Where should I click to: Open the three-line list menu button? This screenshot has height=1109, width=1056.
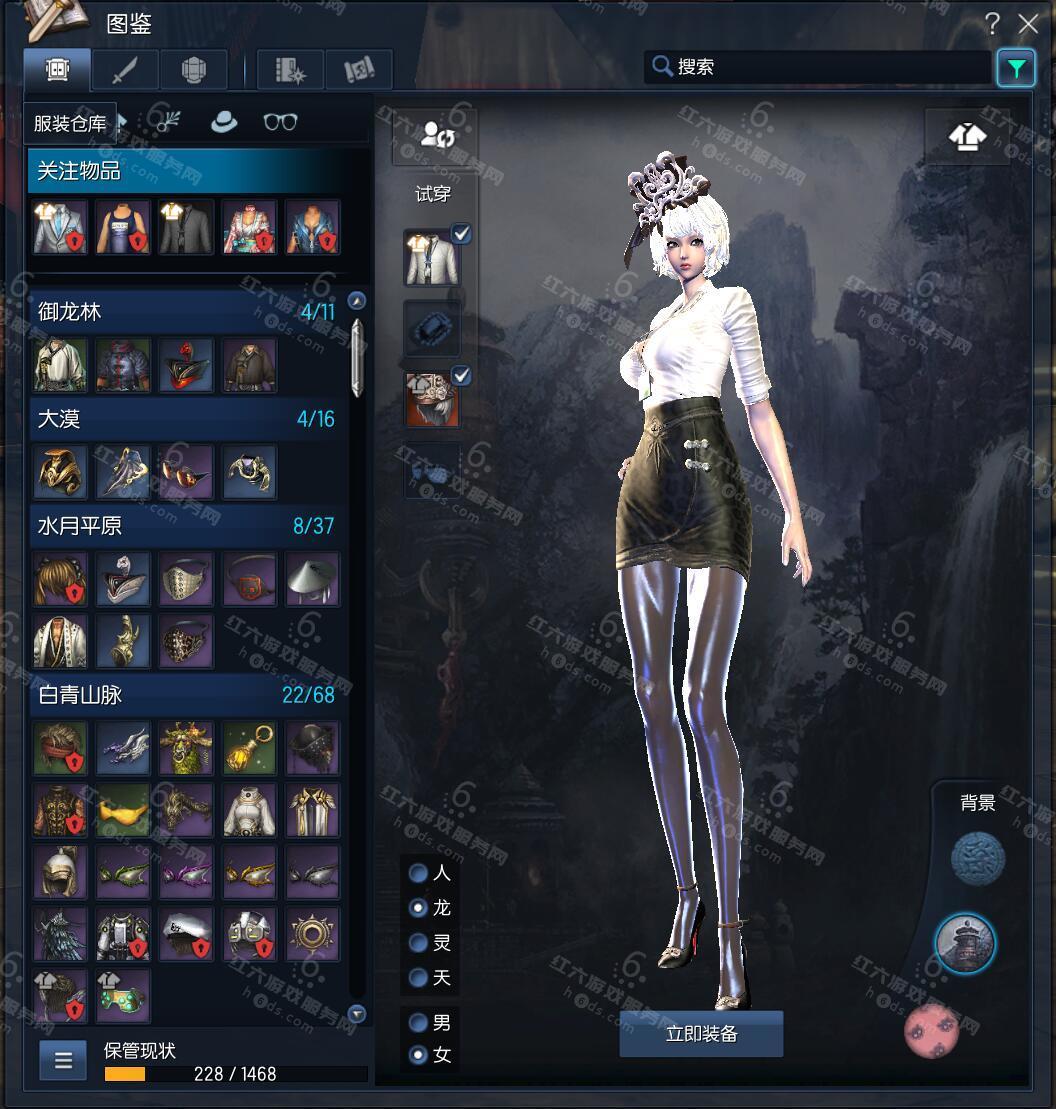[x=63, y=1061]
